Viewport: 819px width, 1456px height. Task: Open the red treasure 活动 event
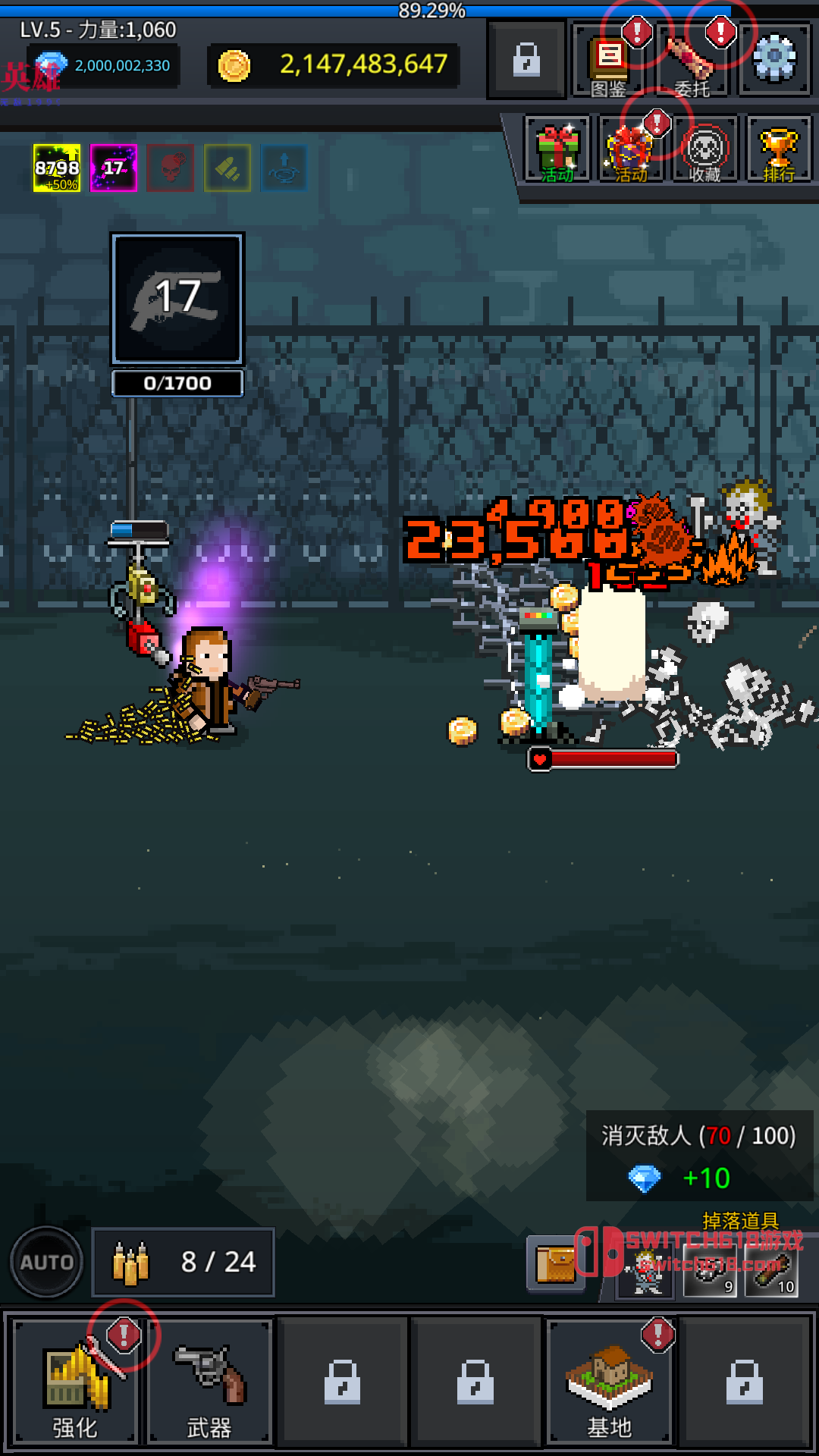point(630,149)
